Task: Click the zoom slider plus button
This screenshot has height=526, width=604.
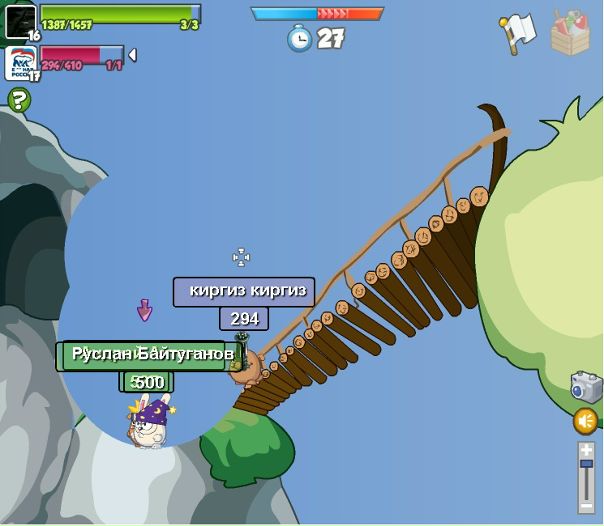Action: click(x=586, y=450)
